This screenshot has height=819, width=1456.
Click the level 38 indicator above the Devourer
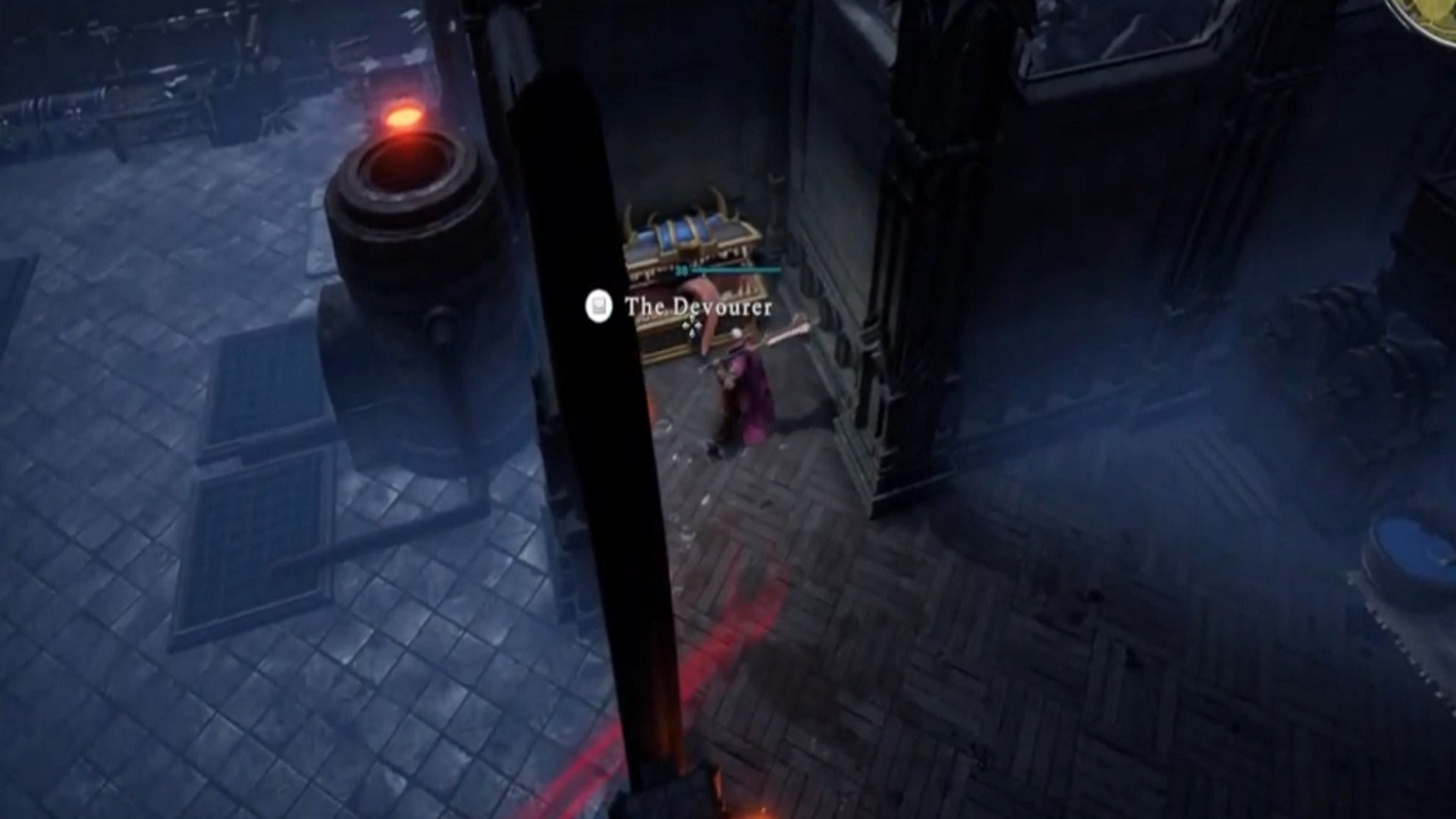click(x=681, y=270)
